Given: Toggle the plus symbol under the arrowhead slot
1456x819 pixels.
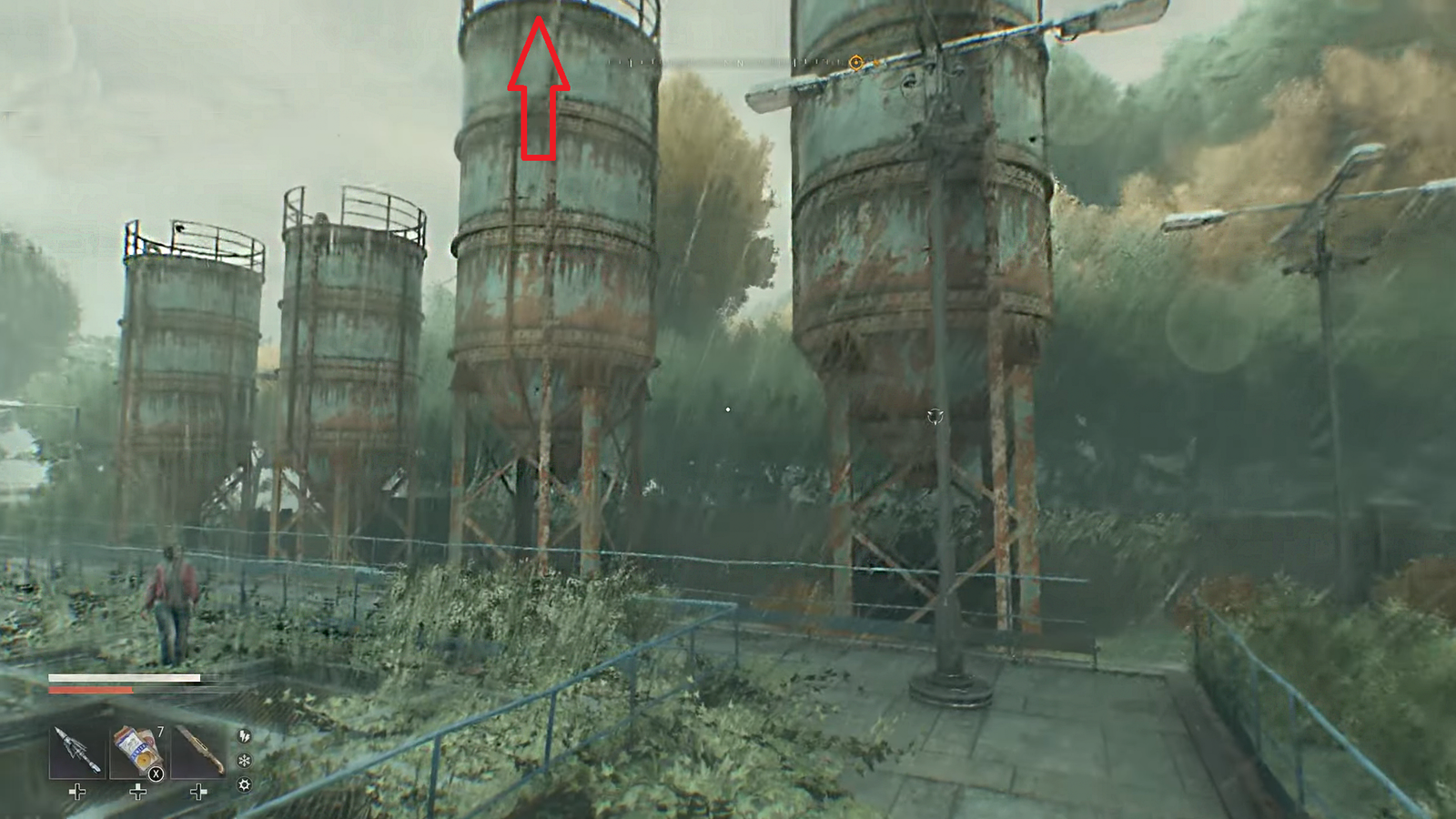Looking at the screenshot, I should point(76,792).
